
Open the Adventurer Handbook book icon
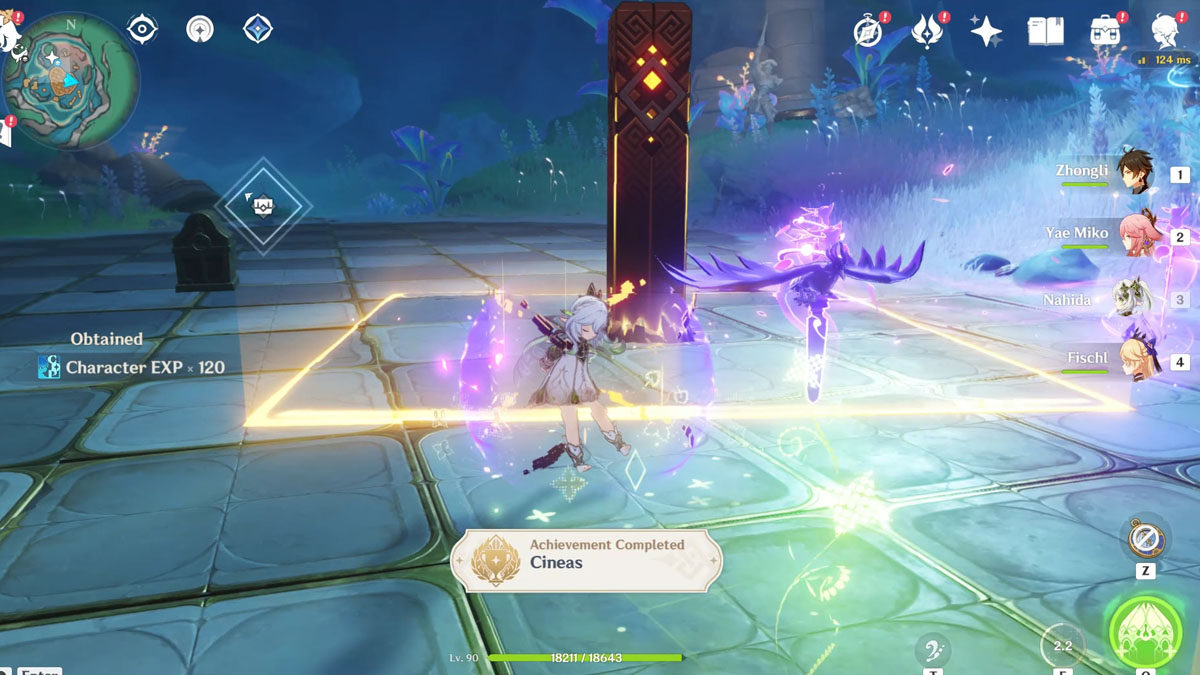coord(1045,32)
